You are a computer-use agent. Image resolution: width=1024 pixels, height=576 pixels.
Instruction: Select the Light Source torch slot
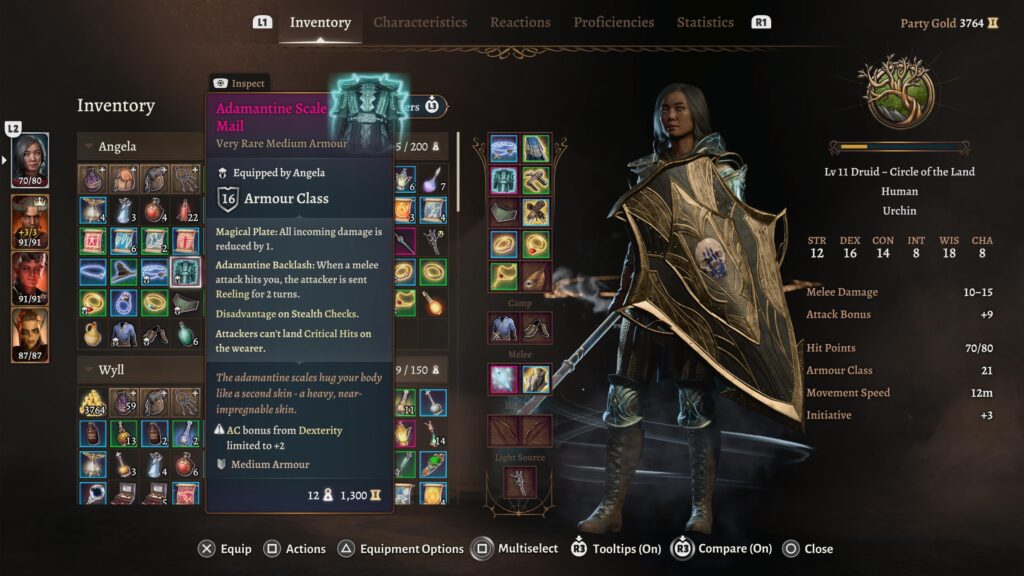click(x=520, y=482)
